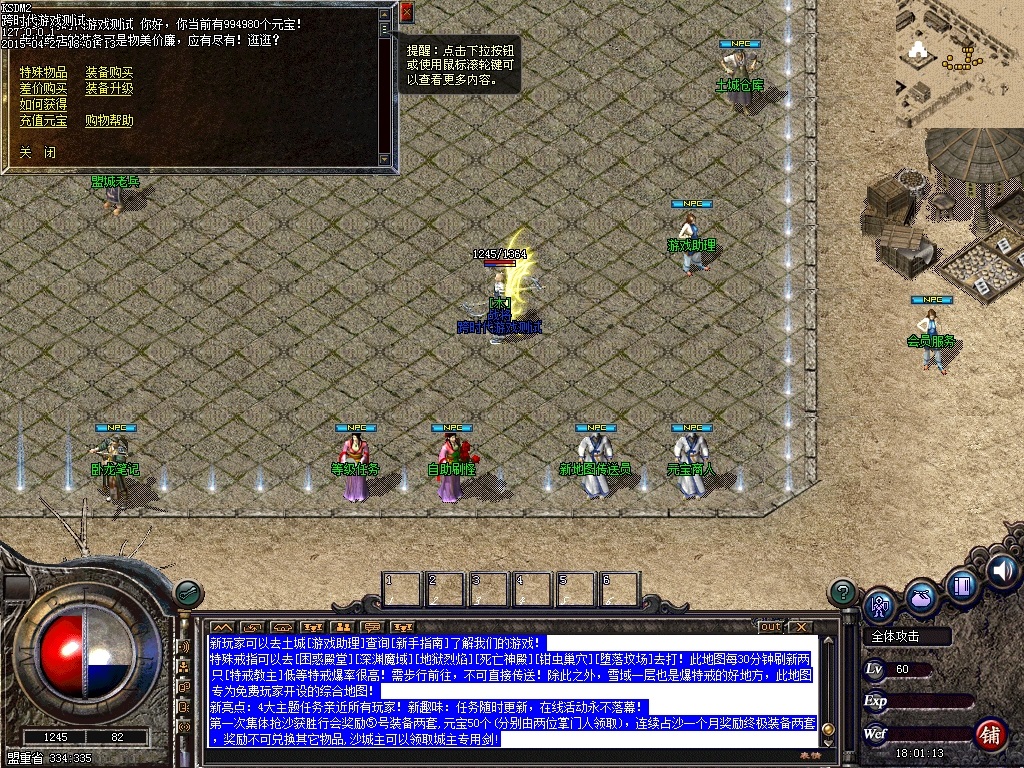Screen dimensions: 1024x768
Task: Open the question mark help button
Action: [x=843, y=592]
